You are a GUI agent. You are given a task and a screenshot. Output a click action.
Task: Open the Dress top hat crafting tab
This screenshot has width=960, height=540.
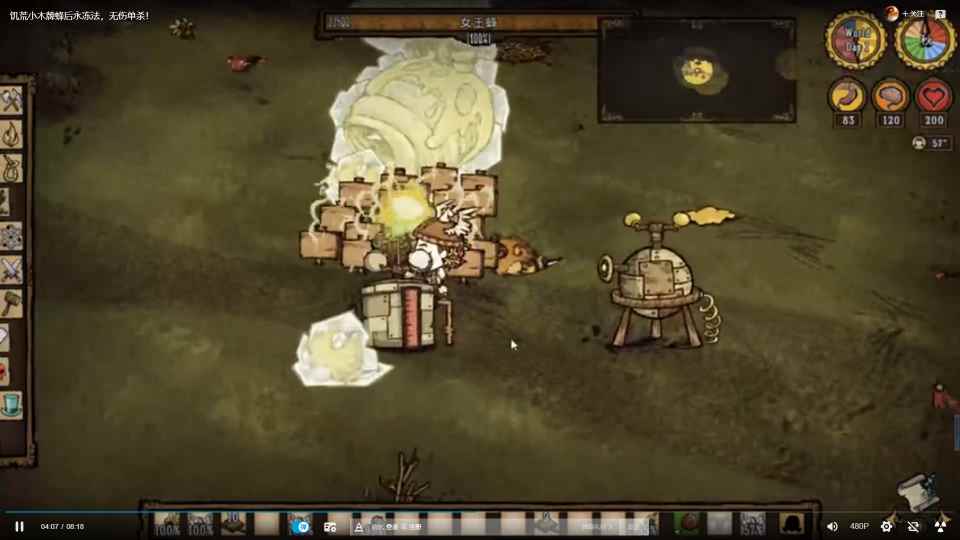click(11, 404)
